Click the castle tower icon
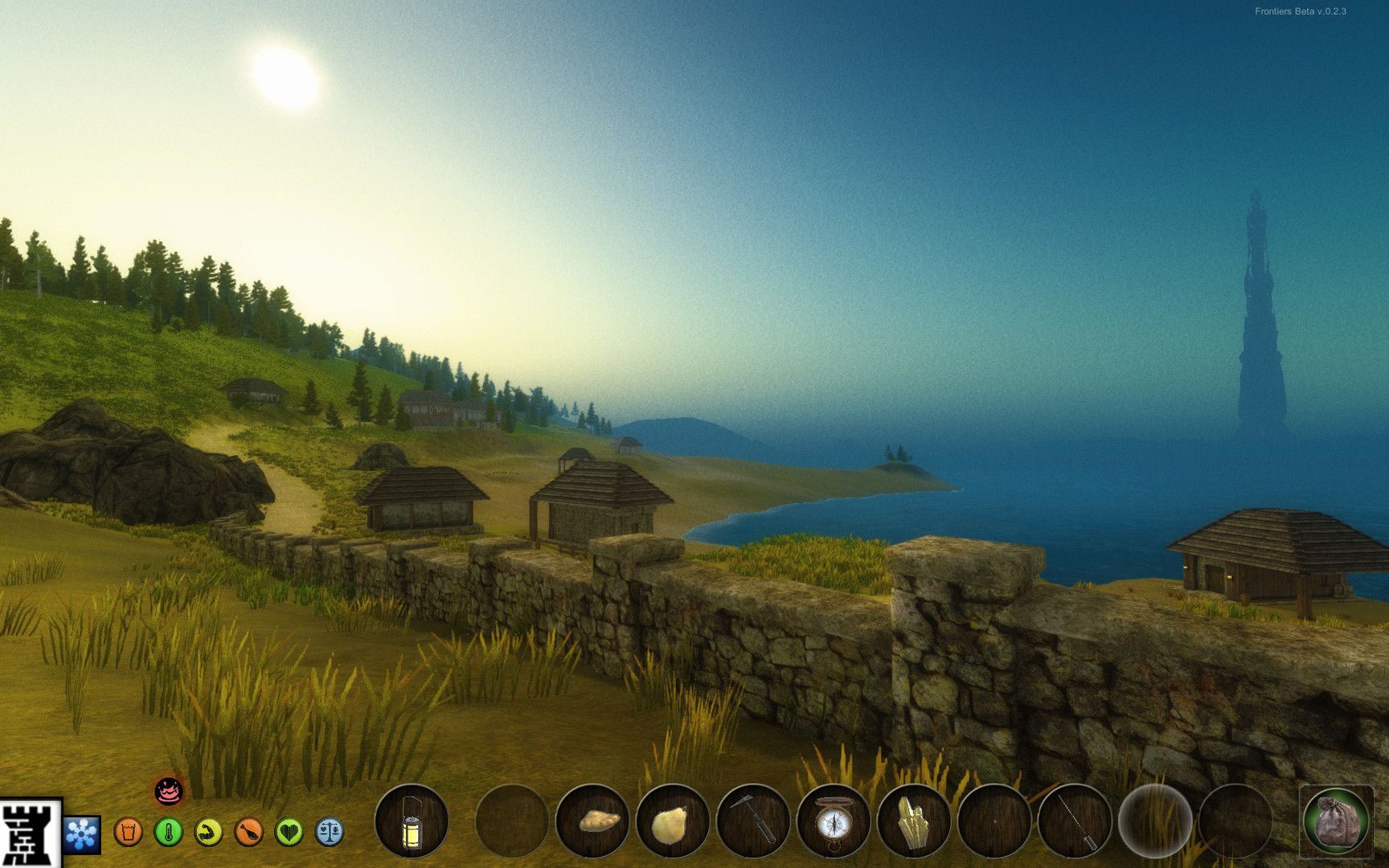This screenshot has height=868, width=1389. [30, 833]
